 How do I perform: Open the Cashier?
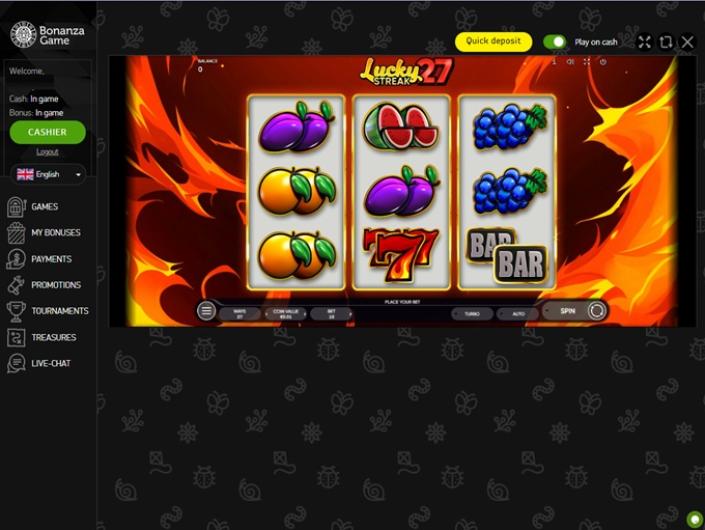point(47,132)
